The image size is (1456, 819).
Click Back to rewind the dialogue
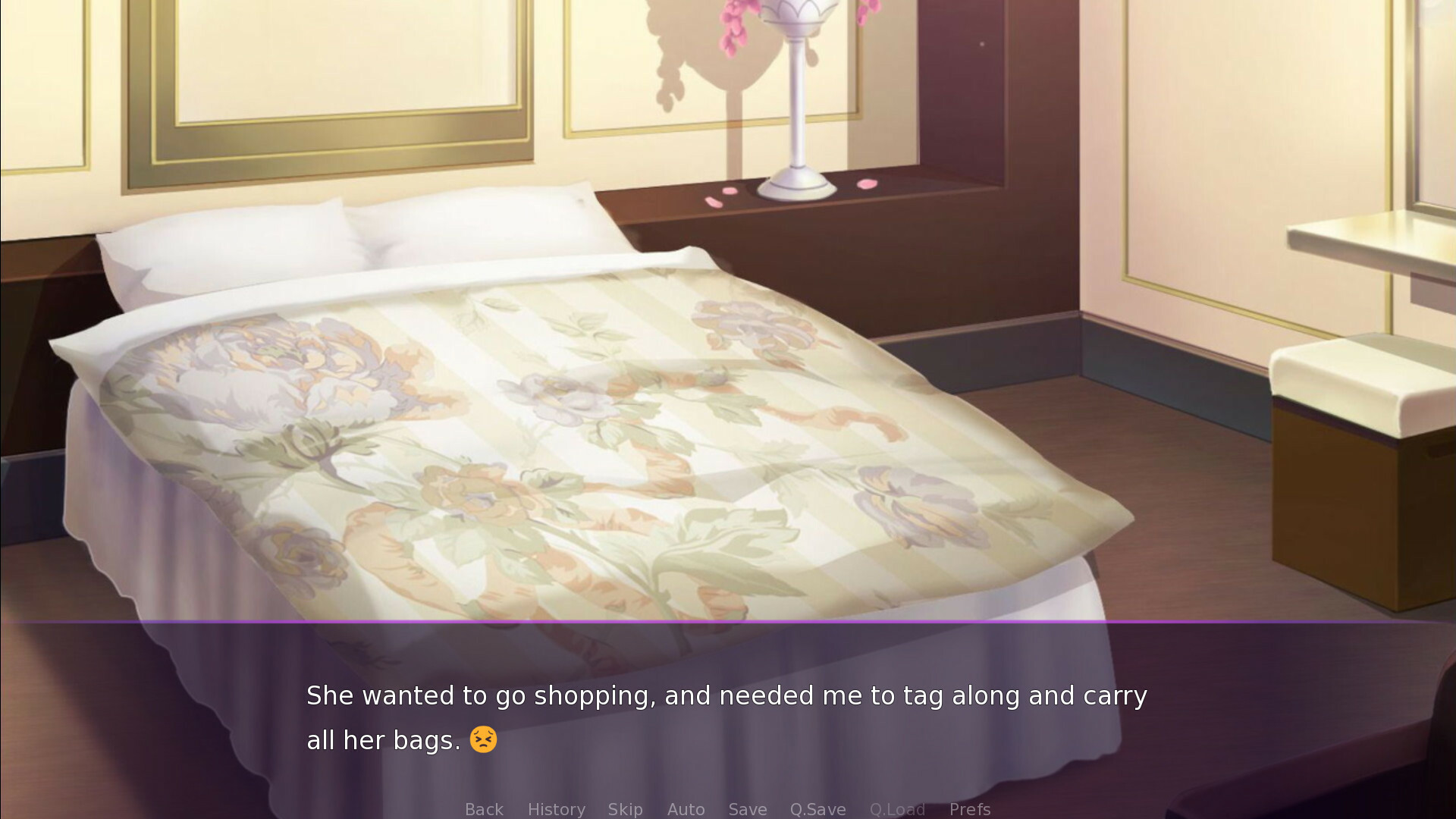coord(484,809)
